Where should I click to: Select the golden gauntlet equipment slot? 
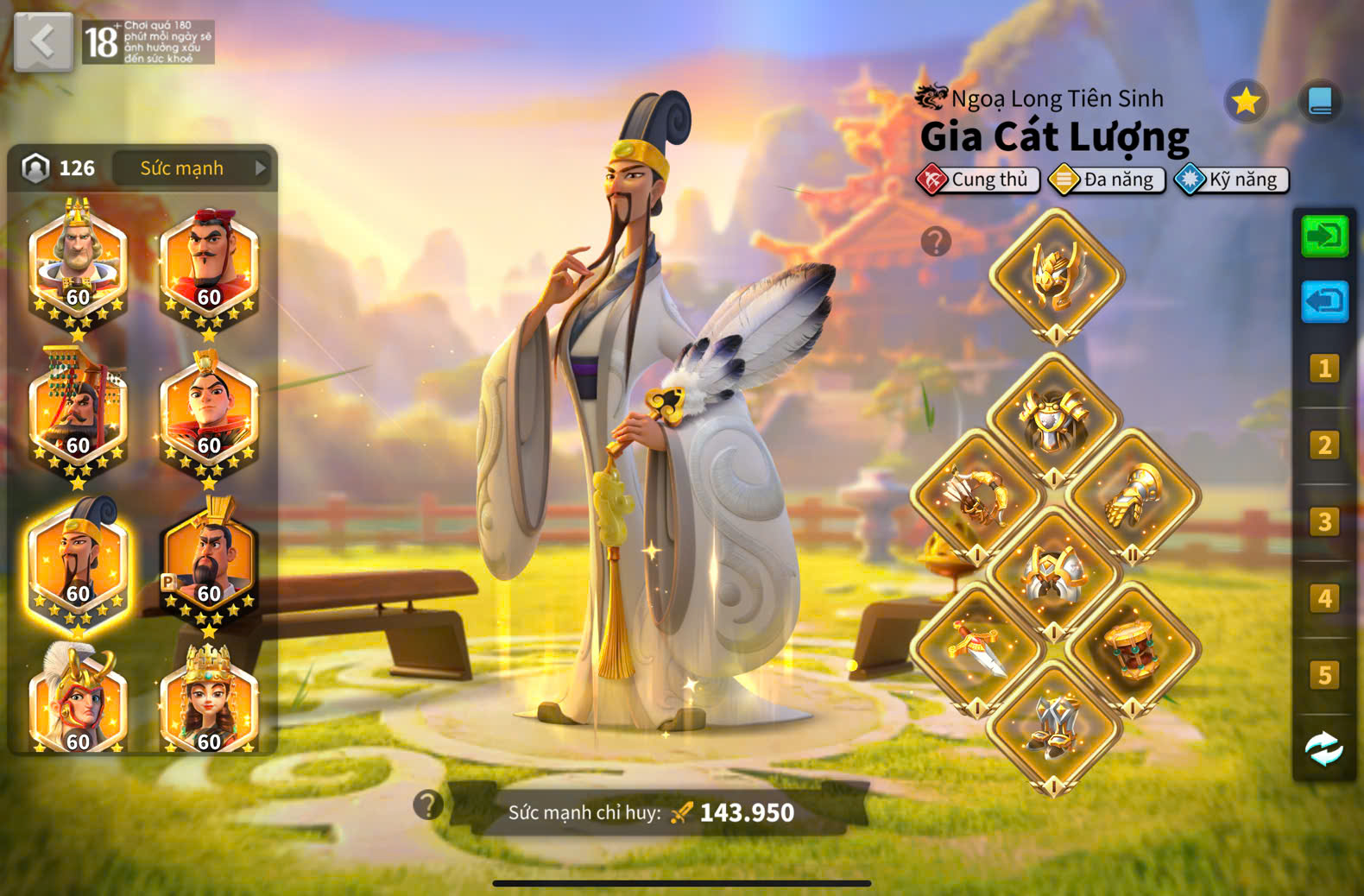[x=1132, y=498]
